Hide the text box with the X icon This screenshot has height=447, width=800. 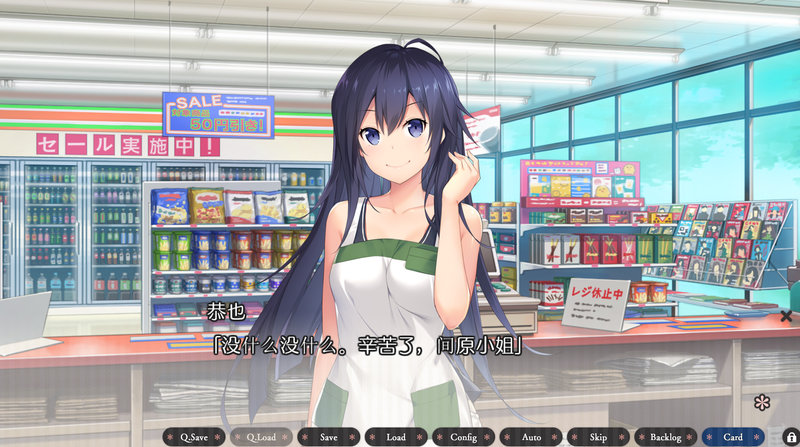[x=786, y=316]
